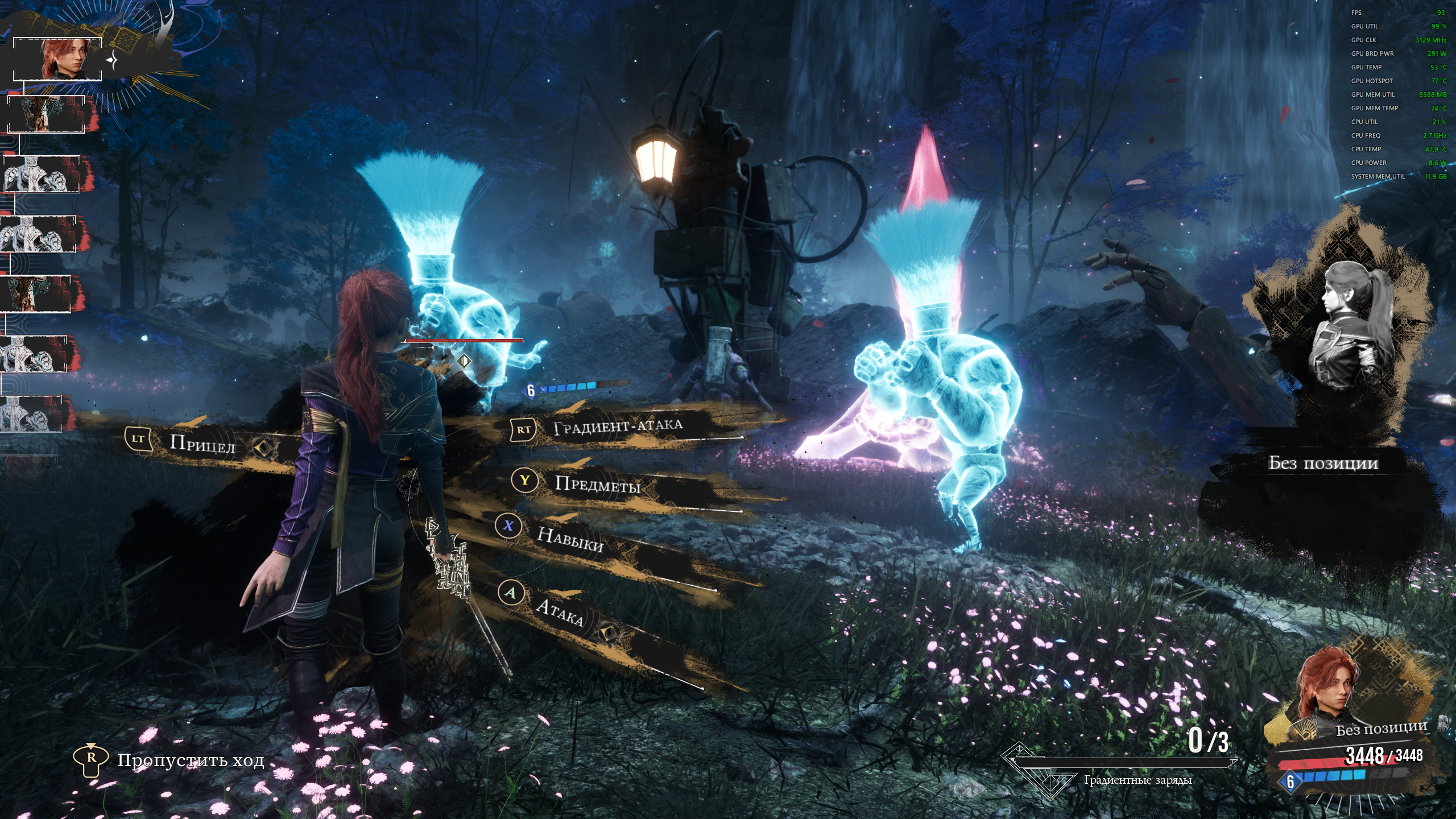
Task: Select the Градиент-атака command
Action: point(618,427)
